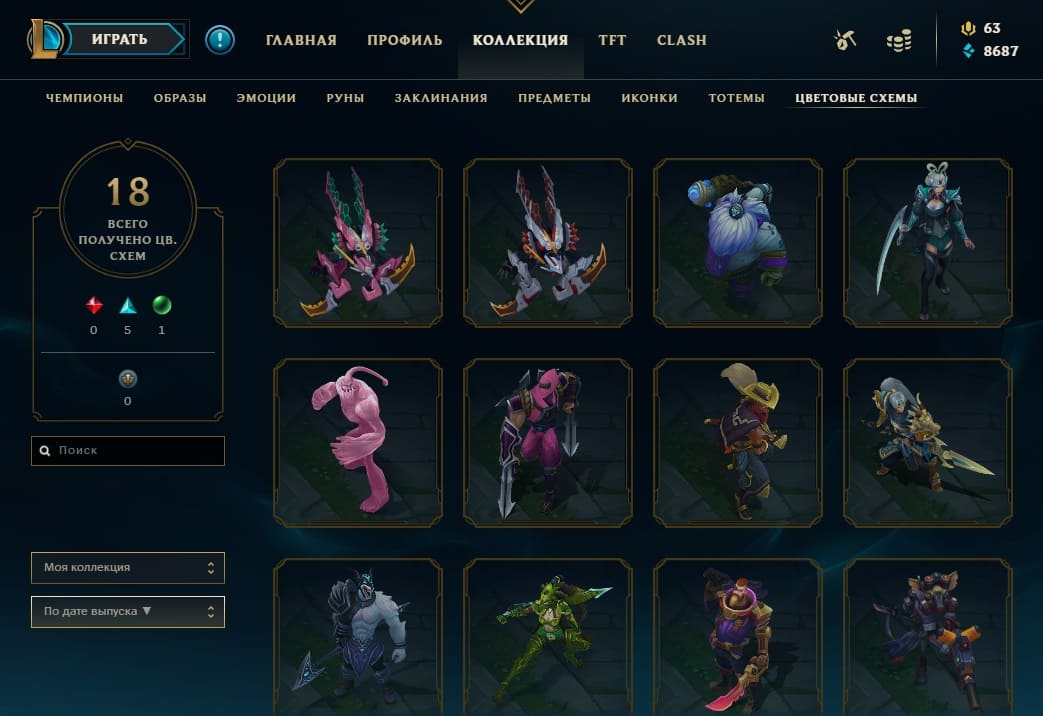
Task: Open the alert notification icon
Action: point(220,40)
